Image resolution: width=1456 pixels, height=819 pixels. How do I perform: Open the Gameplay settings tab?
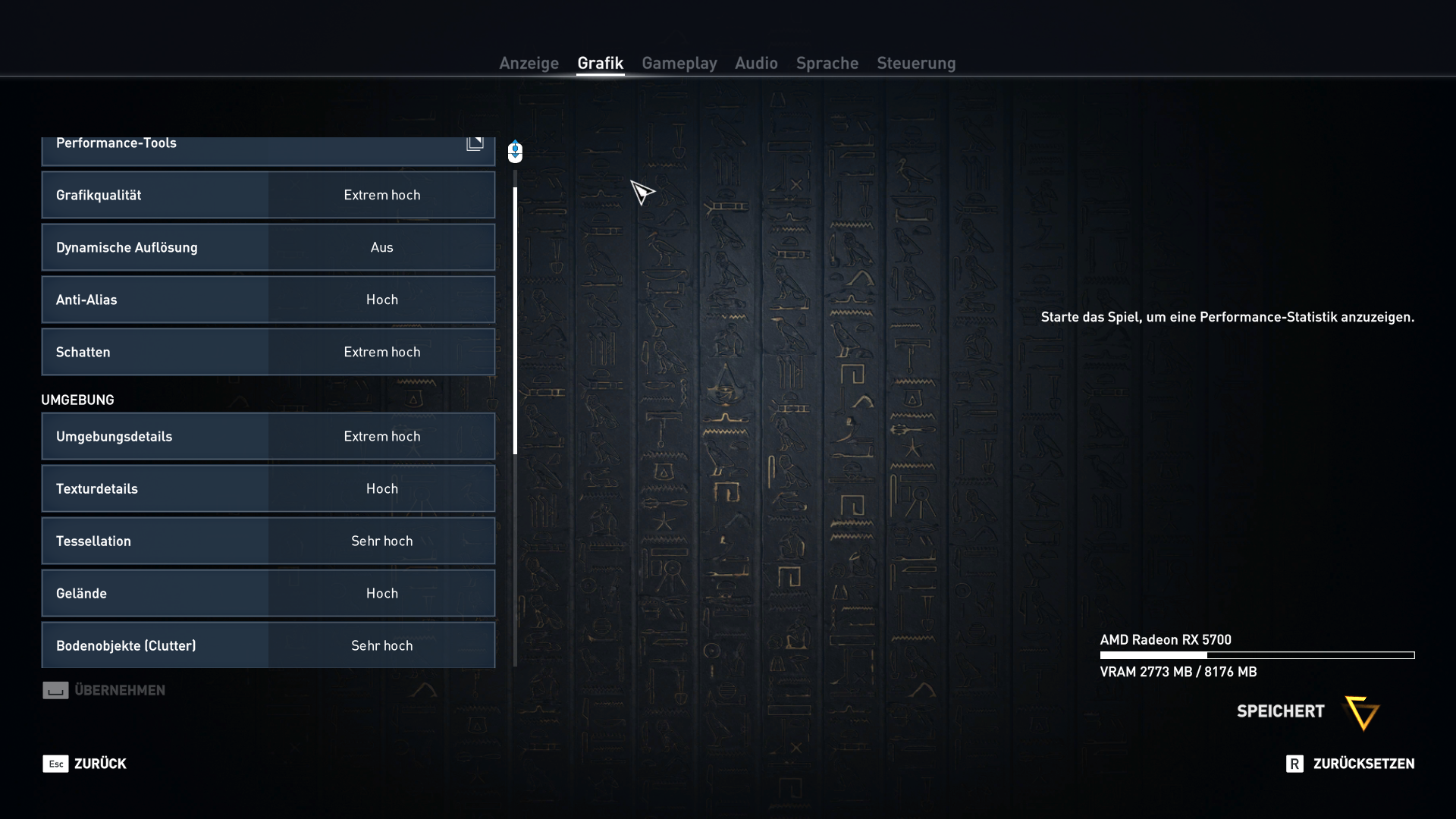679,64
